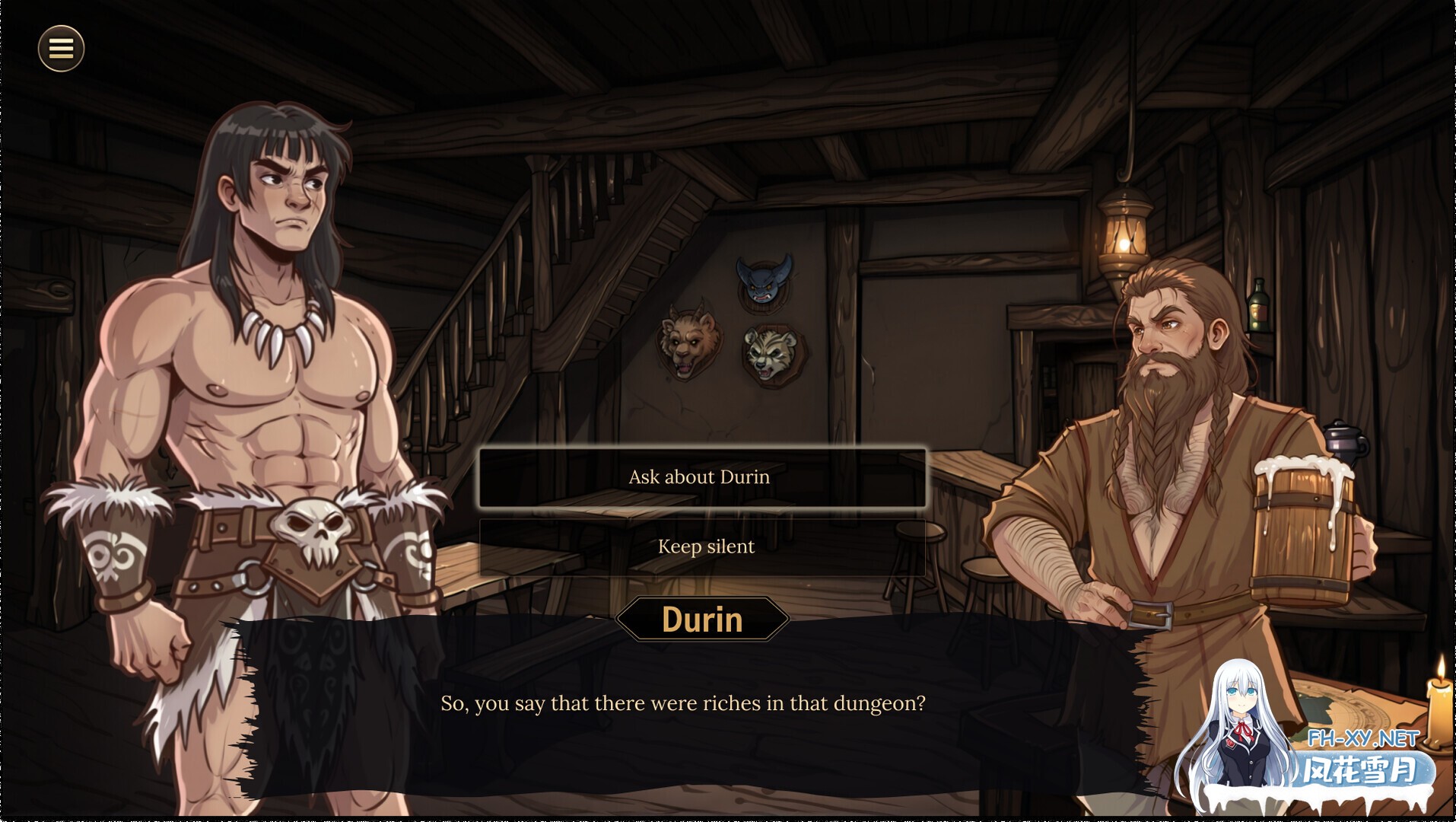Click the Durin nameplate above the dialogue box
The height and width of the screenshot is (822, 1456).
[702, 620]
